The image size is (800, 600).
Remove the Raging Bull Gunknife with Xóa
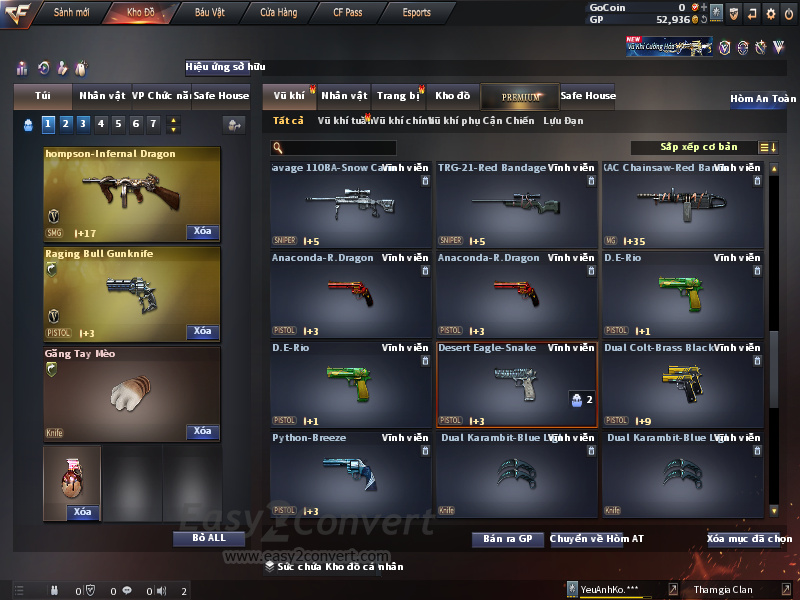tap(202, 331)
